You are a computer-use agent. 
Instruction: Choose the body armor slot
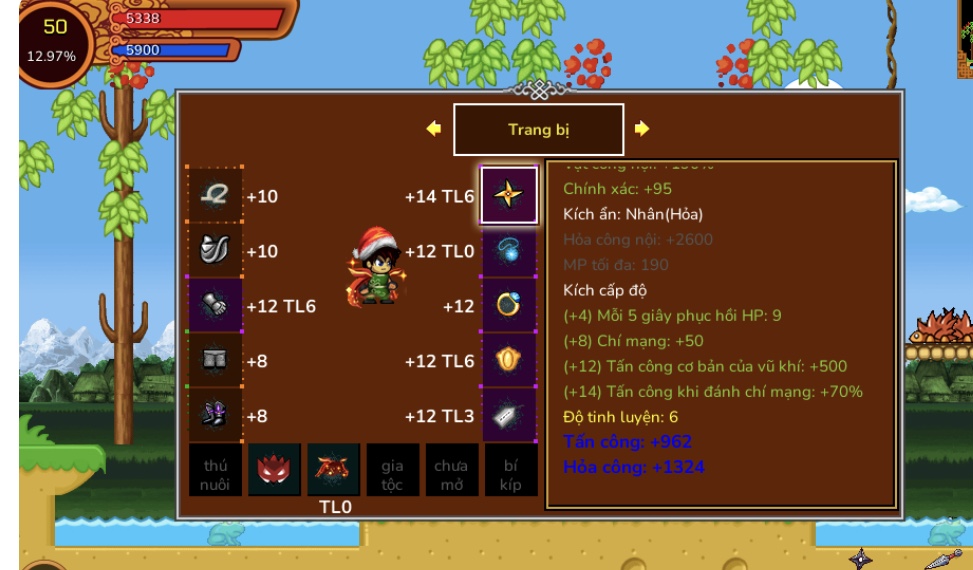click(x=216, y=250)
